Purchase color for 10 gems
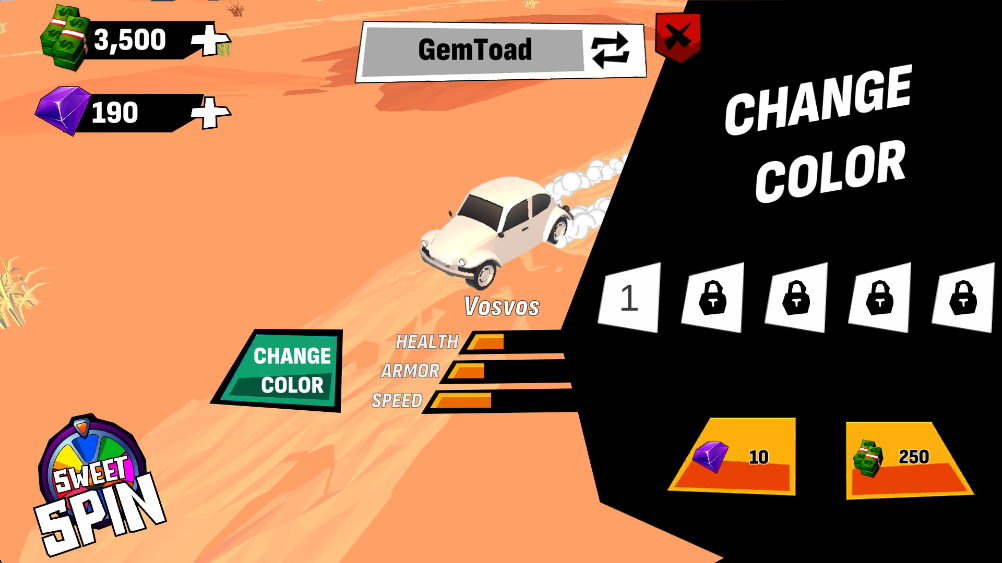The image size is (1002, 563). pos(733,457)
